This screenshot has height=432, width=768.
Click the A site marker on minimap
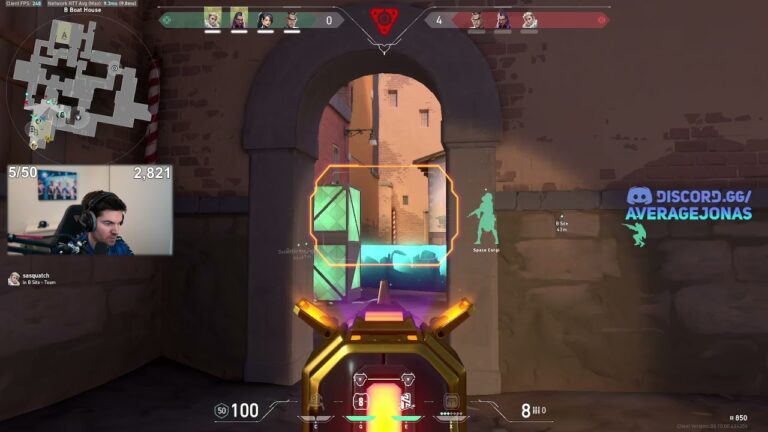click(x=65, y=36)
